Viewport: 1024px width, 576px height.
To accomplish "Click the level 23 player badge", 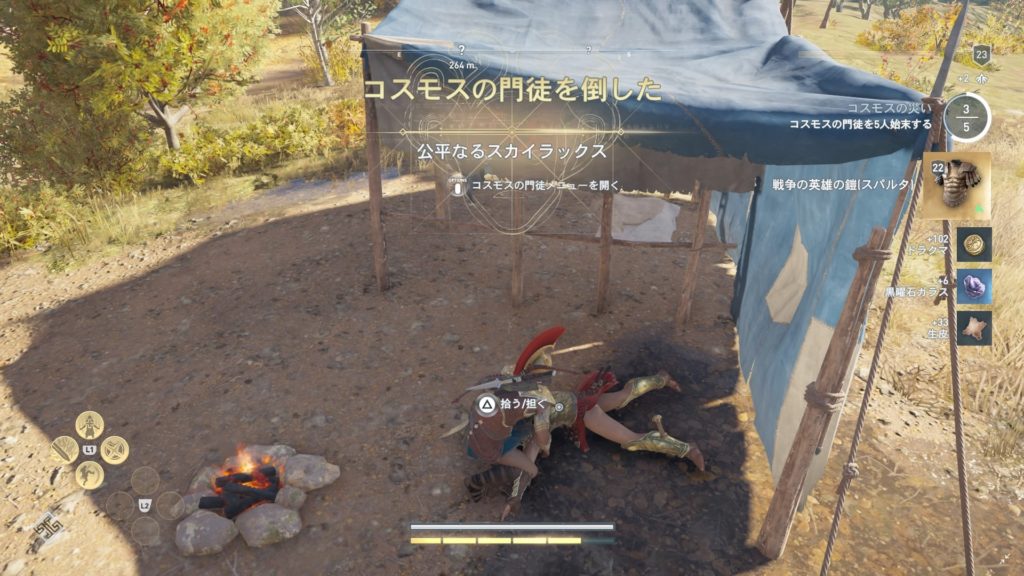I will [980, 57].
